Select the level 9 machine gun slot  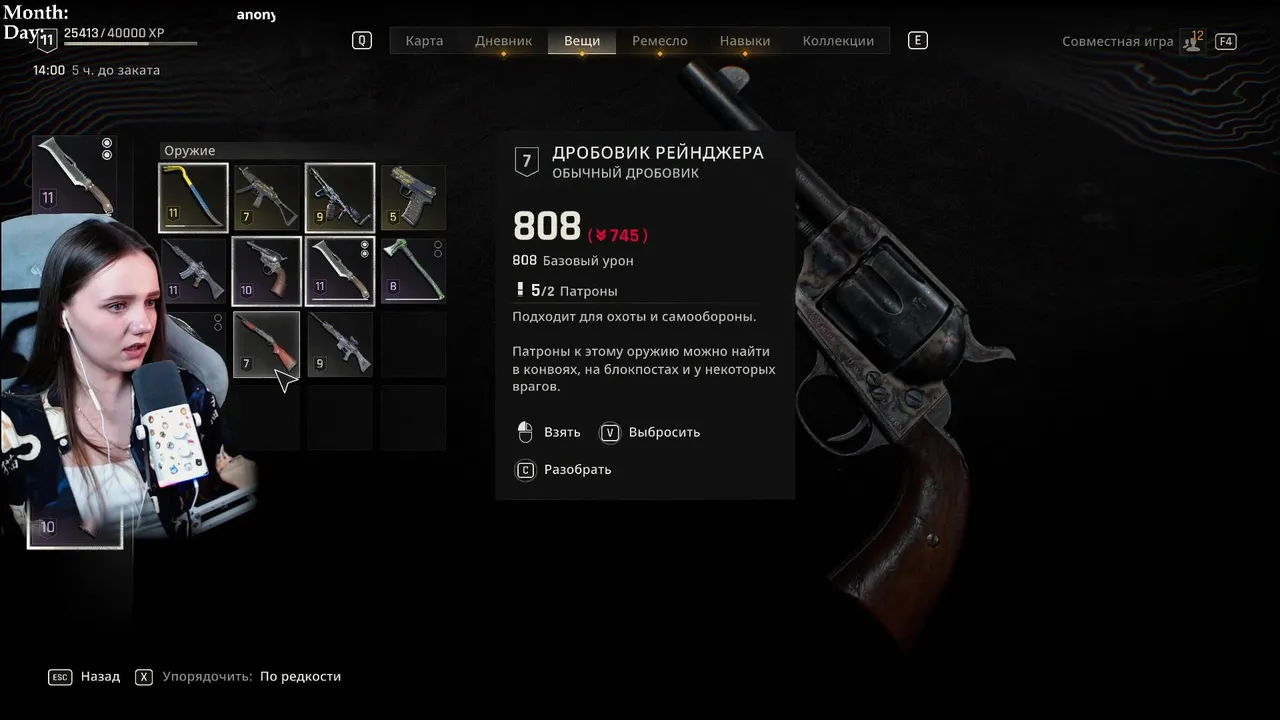coord(340,197)
